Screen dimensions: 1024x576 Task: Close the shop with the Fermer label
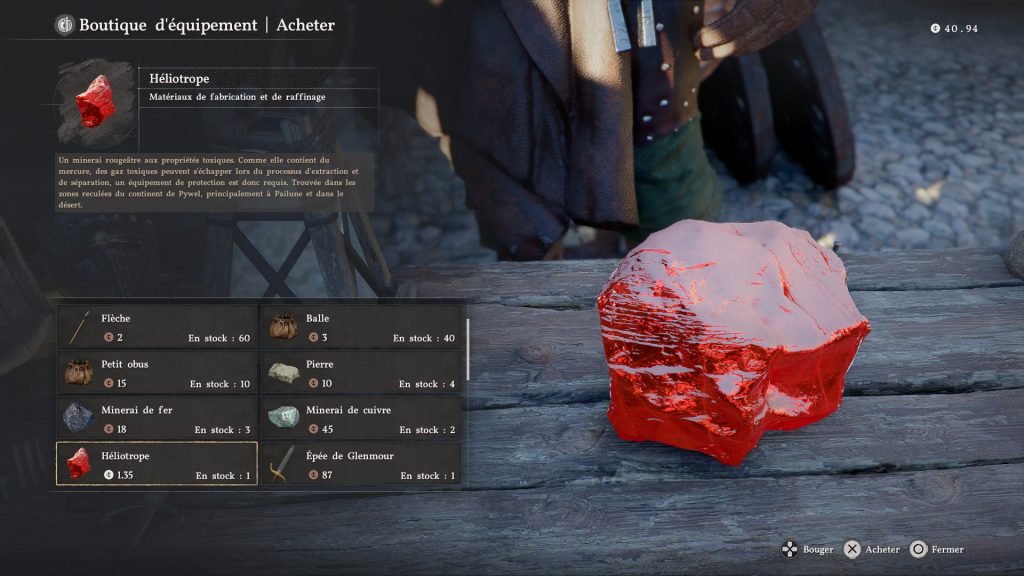(x=947, y=549)
